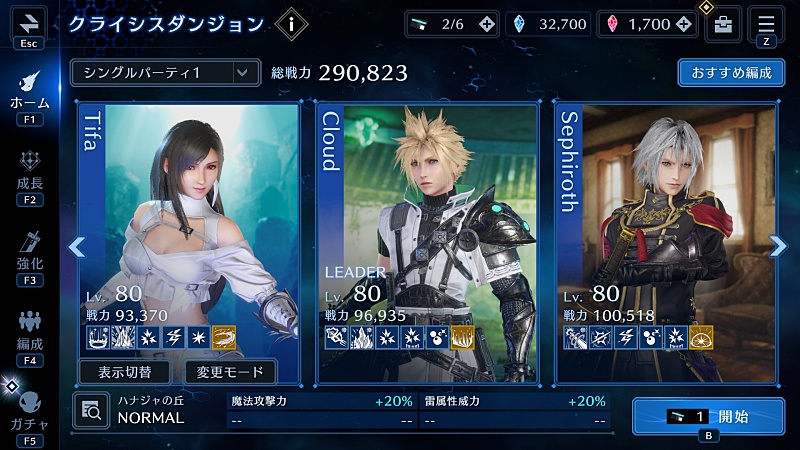Select the Cloud leader card

431,230
